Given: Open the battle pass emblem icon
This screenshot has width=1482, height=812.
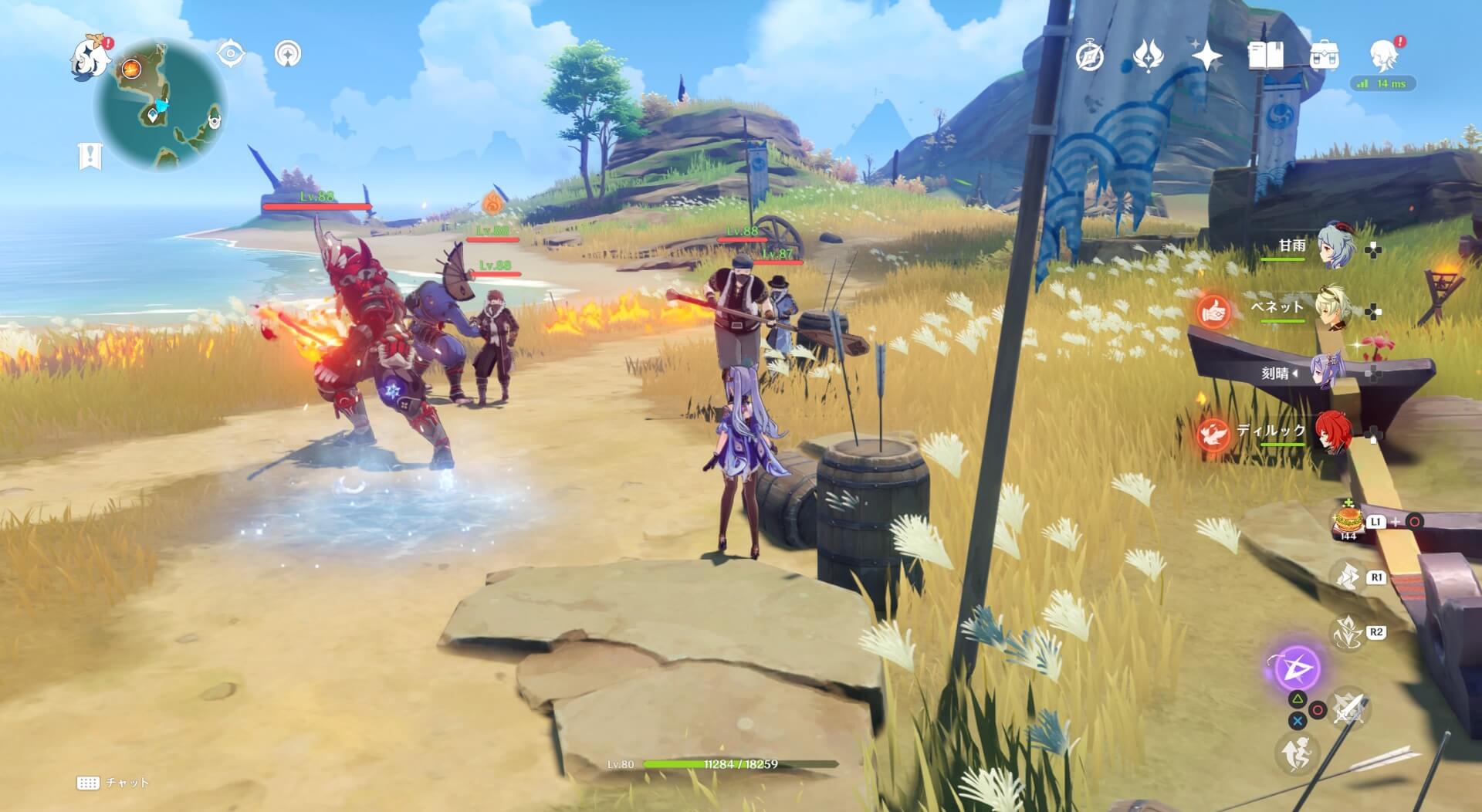Looking at the screenshot, I should tap(1148, 56).
